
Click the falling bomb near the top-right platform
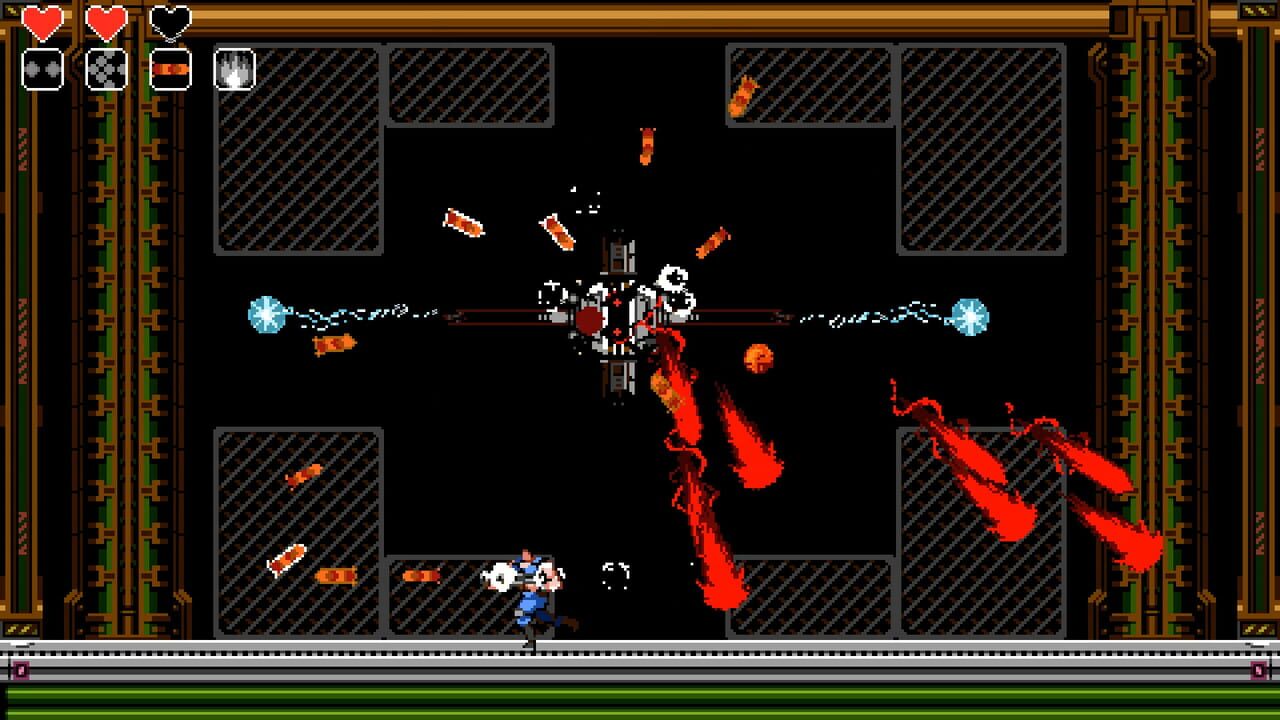pos(740,96)
